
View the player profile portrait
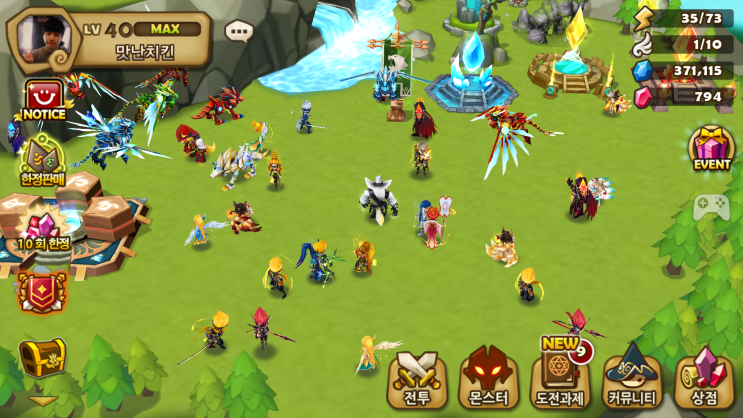[43, 37]
